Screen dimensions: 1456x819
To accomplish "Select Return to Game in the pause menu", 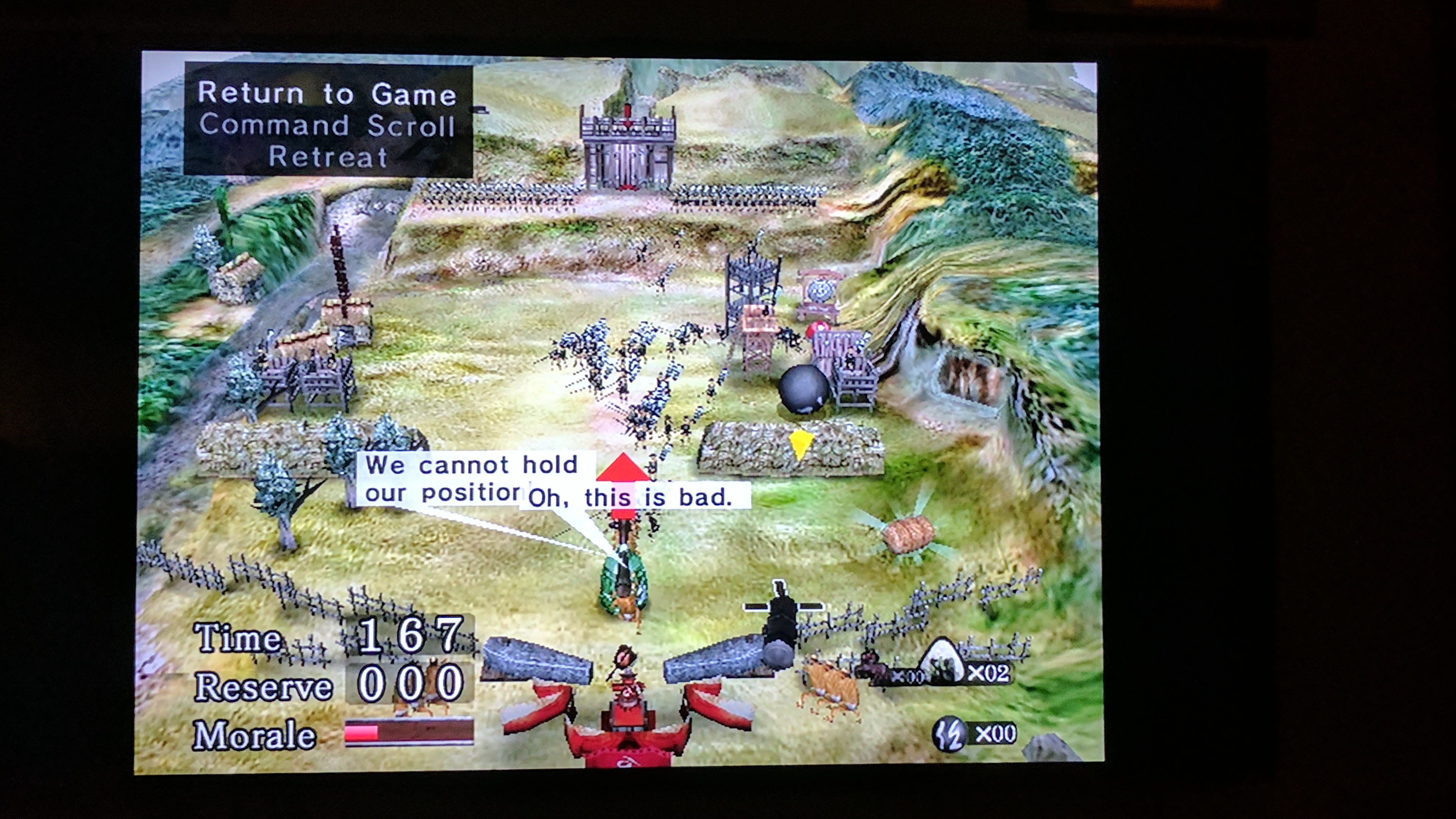I will click(x=327, y=94).
